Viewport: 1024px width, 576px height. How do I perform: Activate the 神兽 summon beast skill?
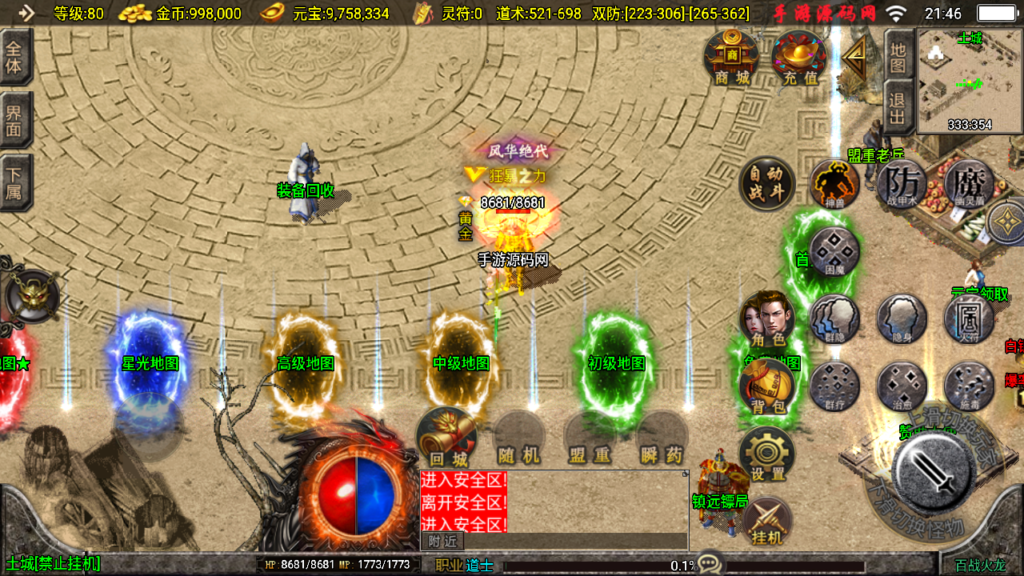pyautogui.click(x=834, y=183)
